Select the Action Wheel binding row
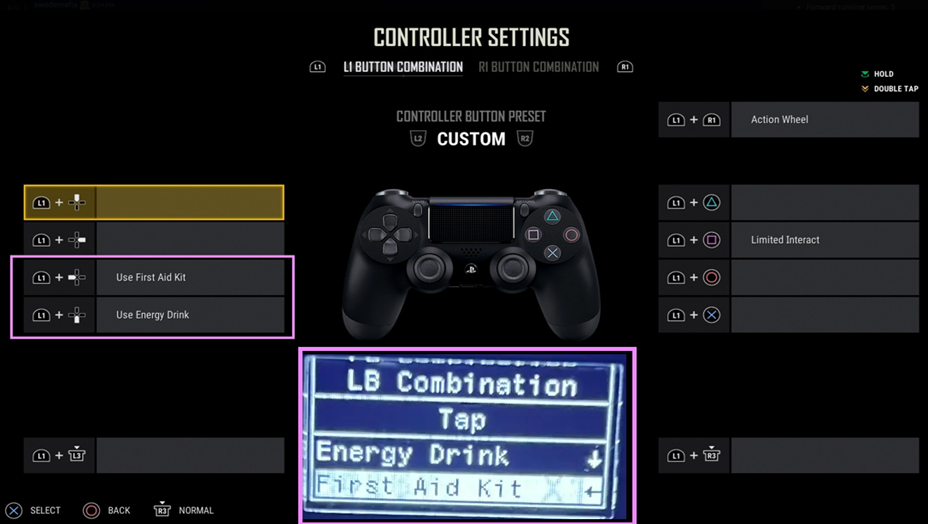 point(824,120)
